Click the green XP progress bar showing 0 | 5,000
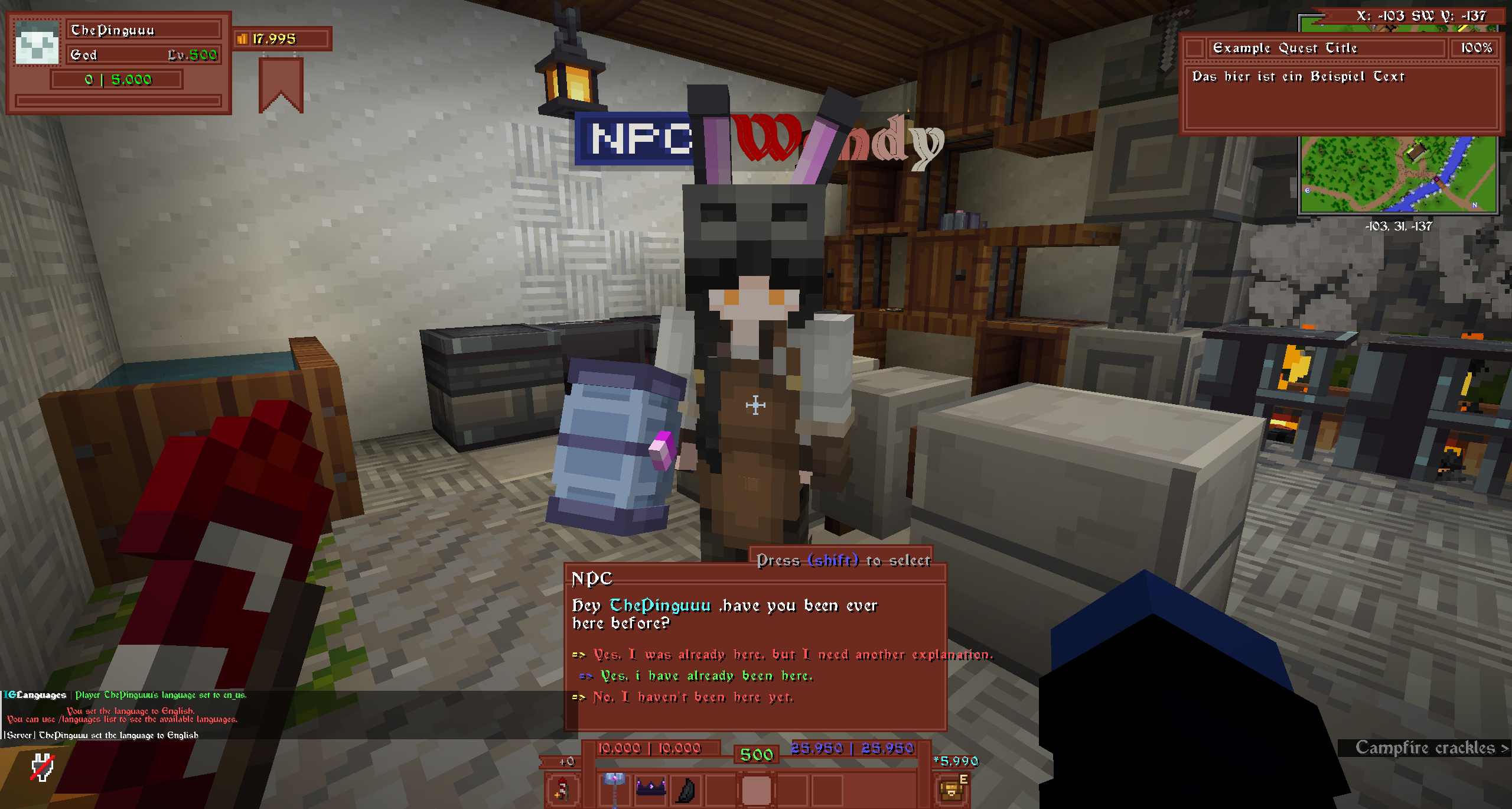The height and width of the screenshot is (809, 1512). tap(116, 79)
